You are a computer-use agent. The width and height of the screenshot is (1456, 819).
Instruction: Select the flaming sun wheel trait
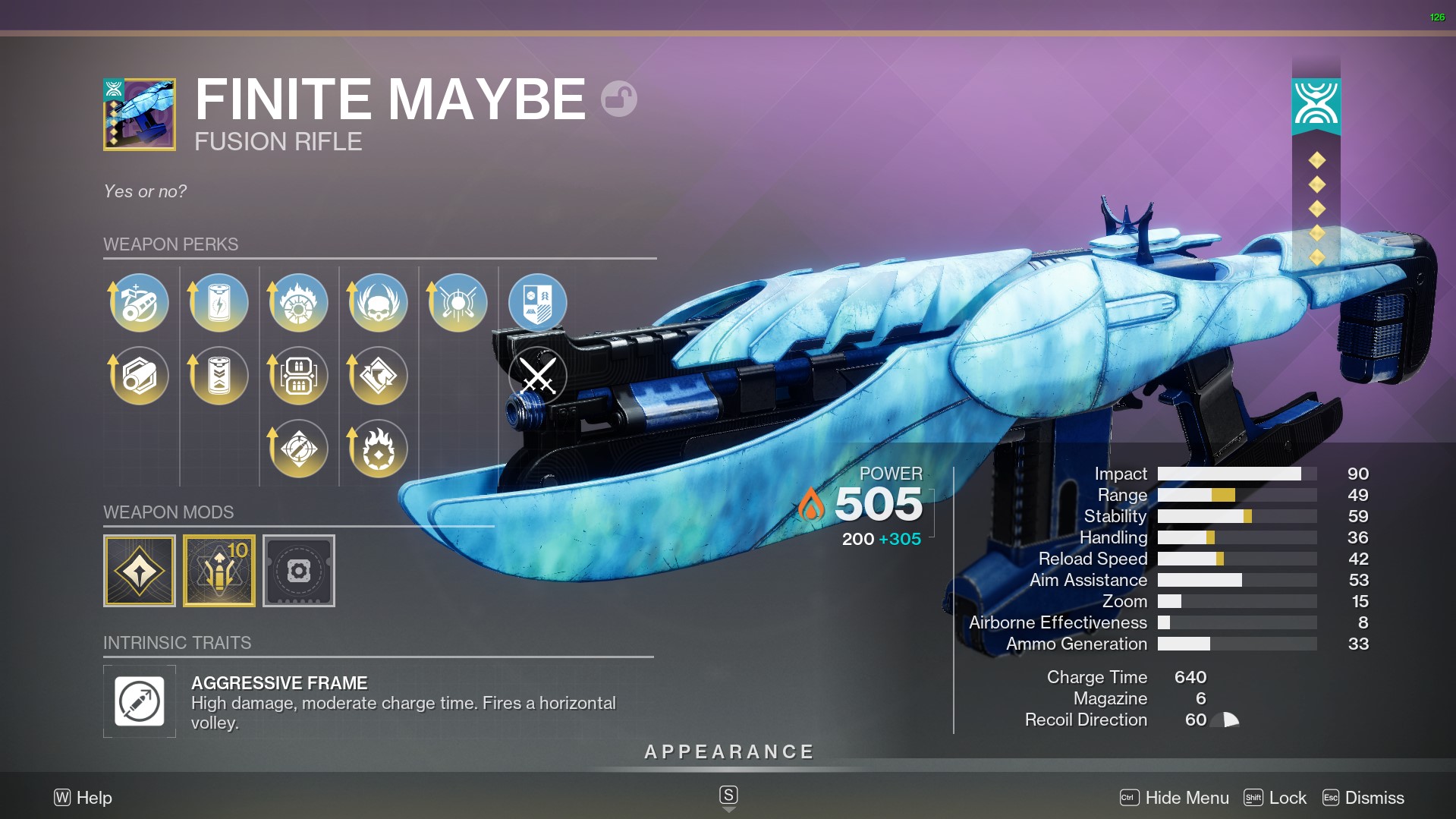coord(298,303)
